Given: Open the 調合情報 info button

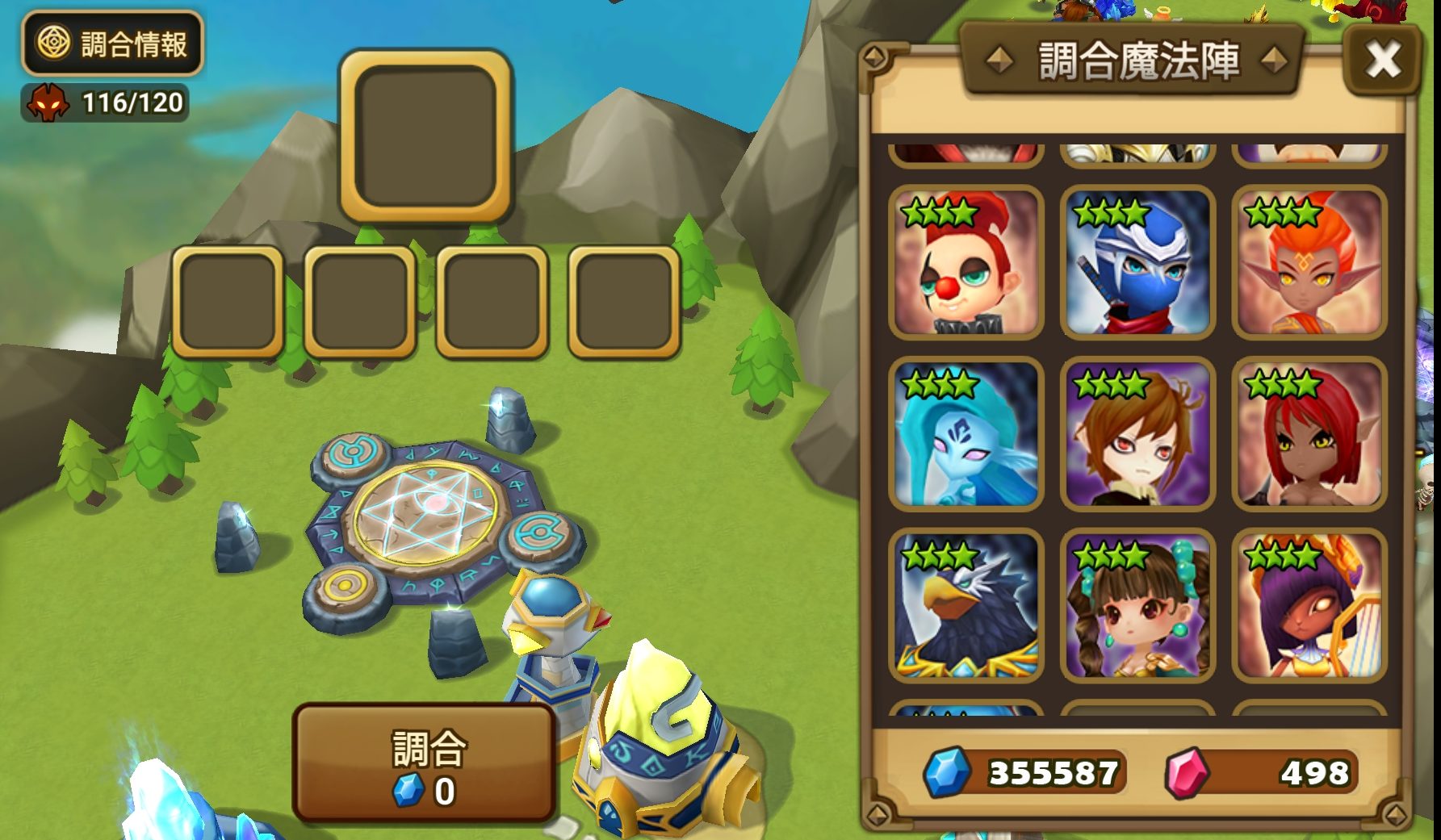Looking at the screenshot, I should pos(112,44).
